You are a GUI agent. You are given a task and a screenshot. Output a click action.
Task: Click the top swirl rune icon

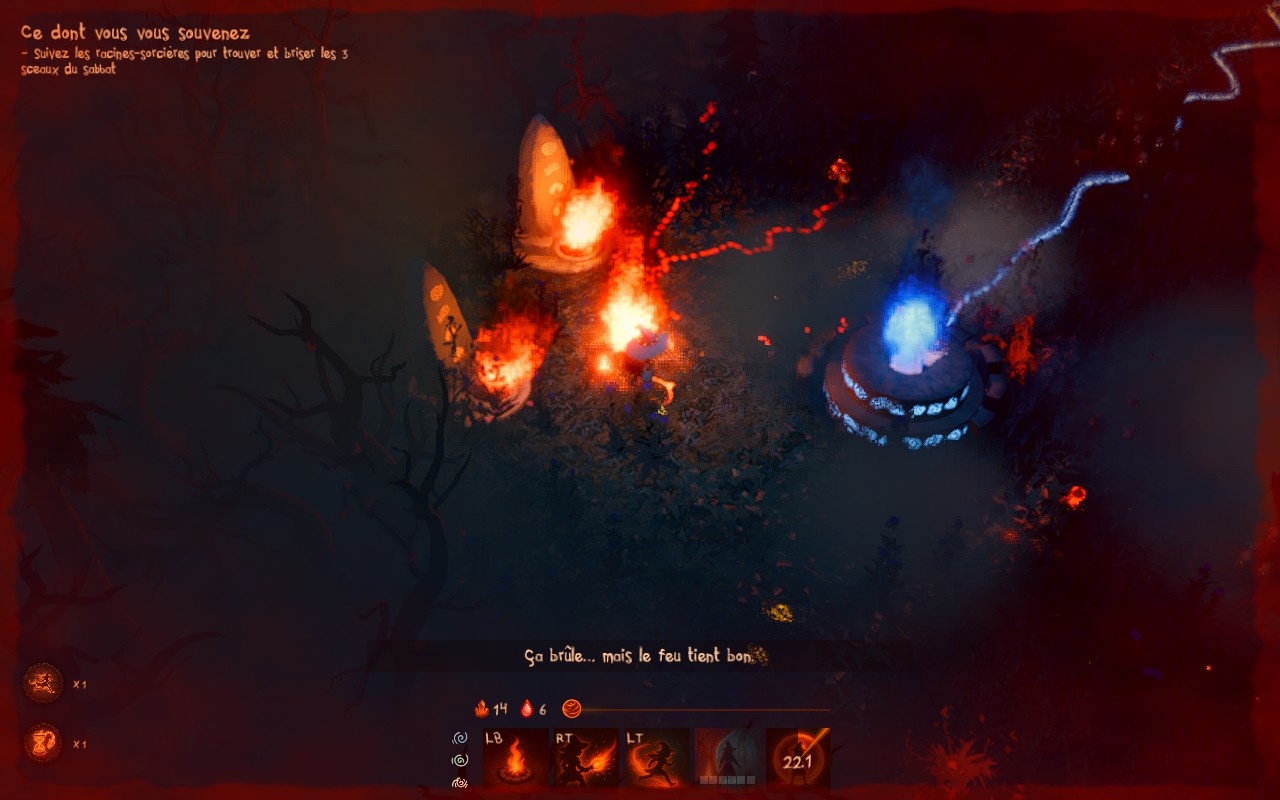[460, 738]
